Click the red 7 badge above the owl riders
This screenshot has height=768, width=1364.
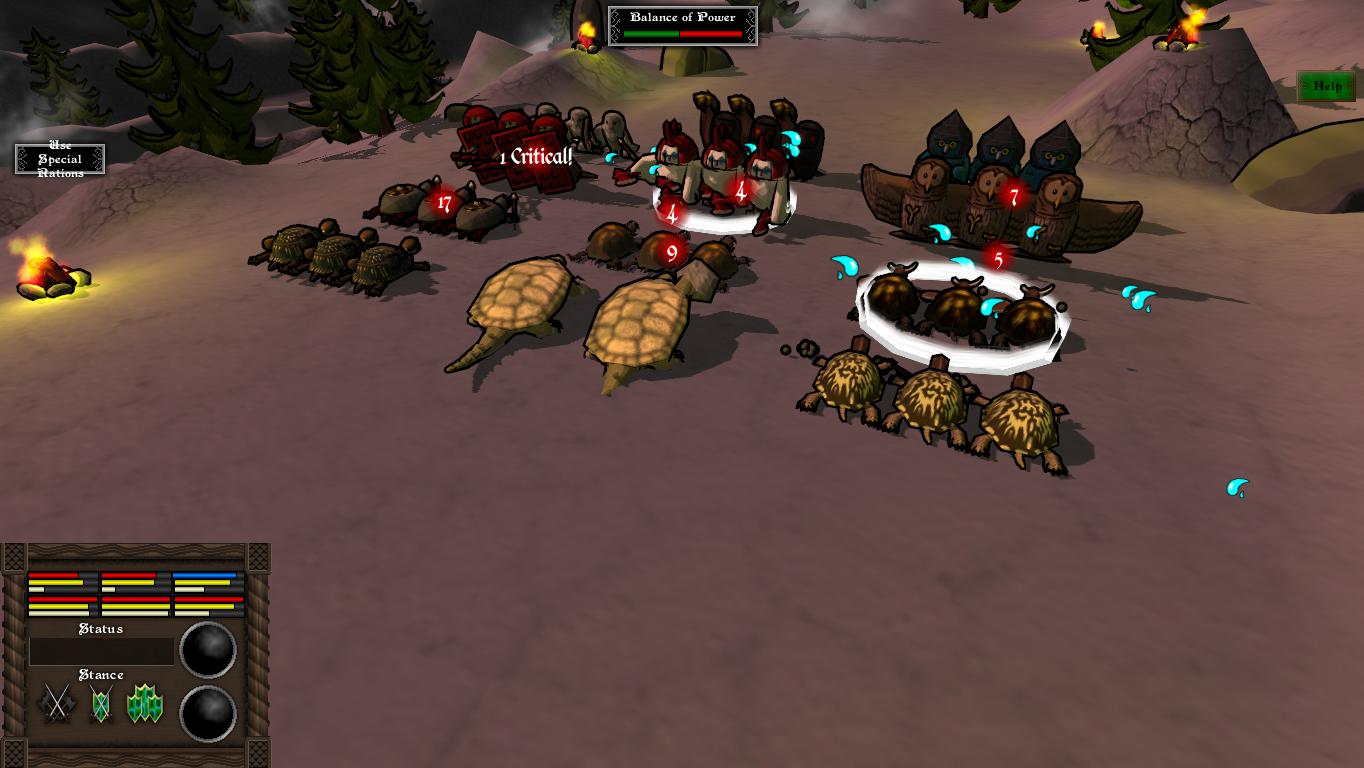tap(1013, 198)
